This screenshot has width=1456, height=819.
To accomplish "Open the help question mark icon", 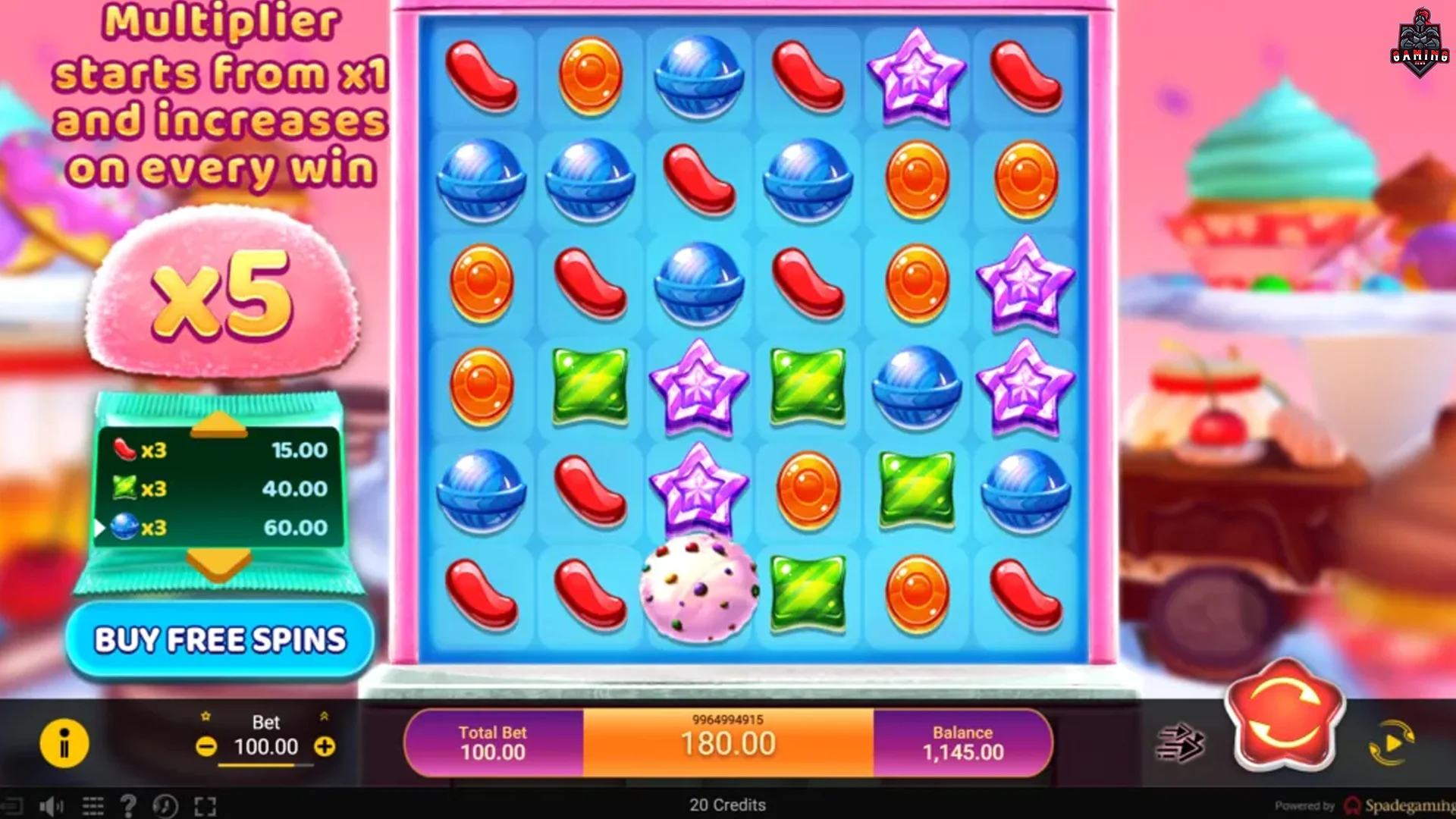I will point(130,805).
